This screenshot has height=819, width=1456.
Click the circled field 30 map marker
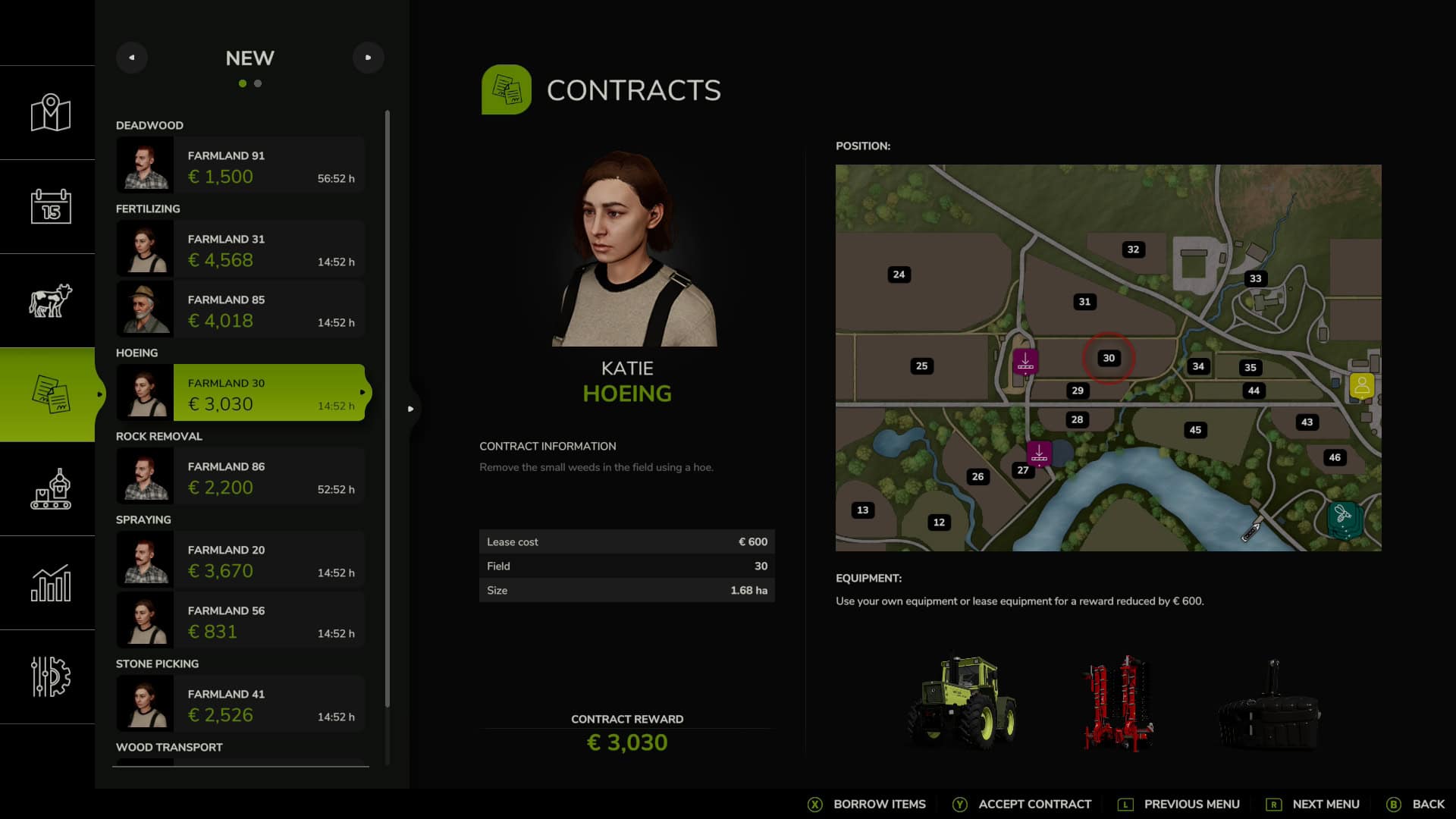[1109, 358]
